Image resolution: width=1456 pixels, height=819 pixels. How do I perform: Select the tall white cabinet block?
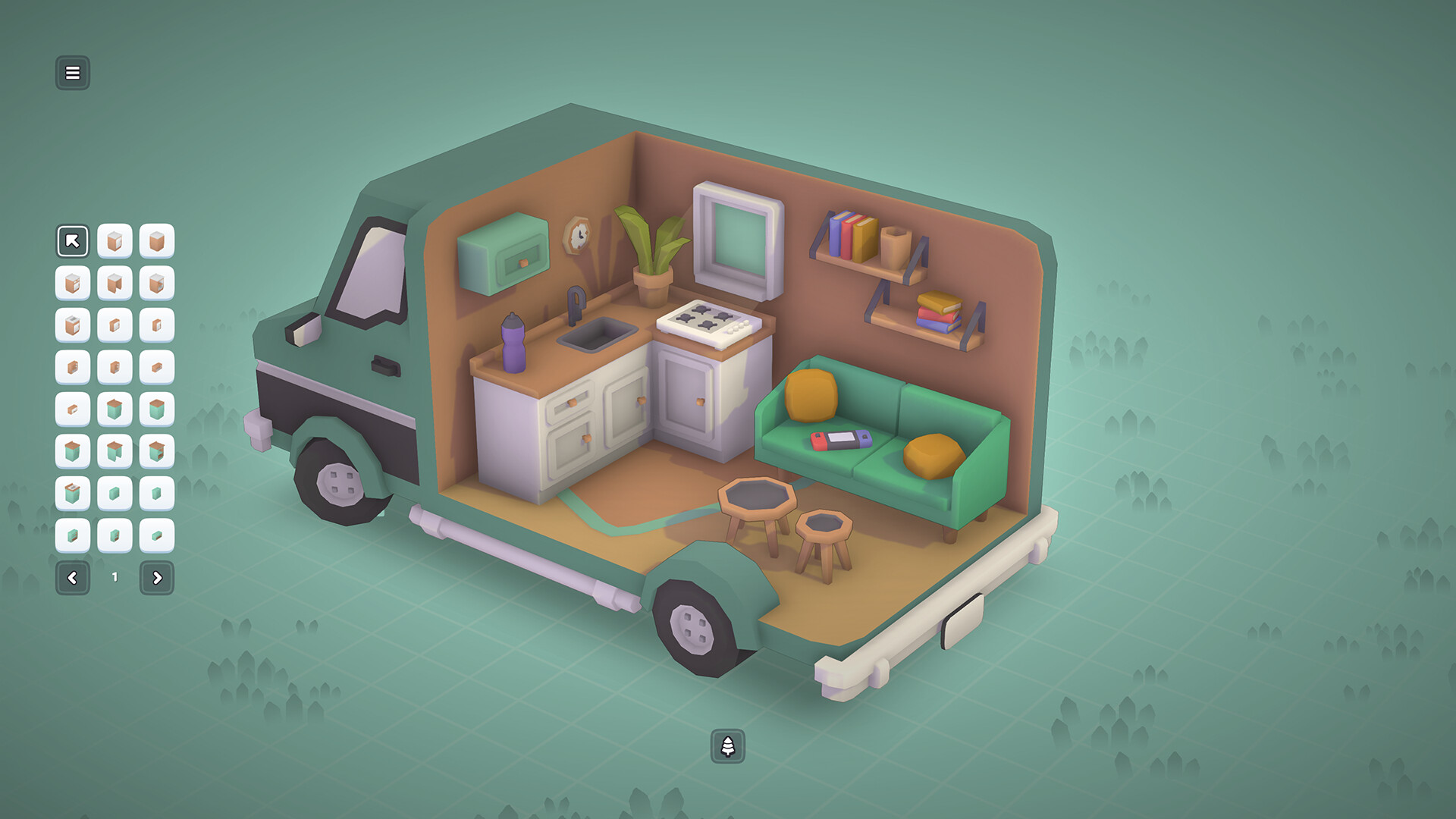click(x=115, y=241)
